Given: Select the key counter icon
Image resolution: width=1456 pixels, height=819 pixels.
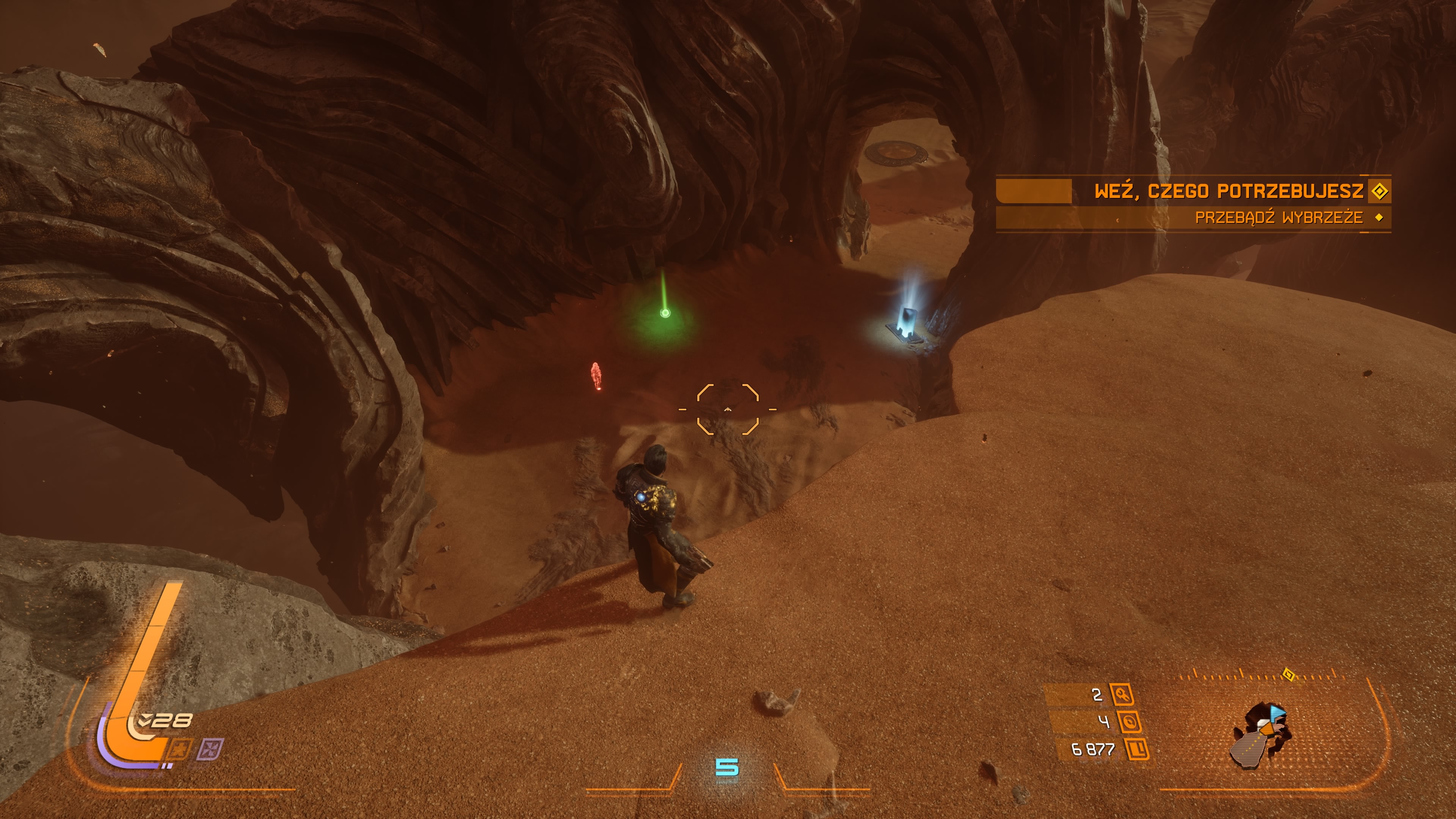Looking at the screenshot, I should [1122, 694].
